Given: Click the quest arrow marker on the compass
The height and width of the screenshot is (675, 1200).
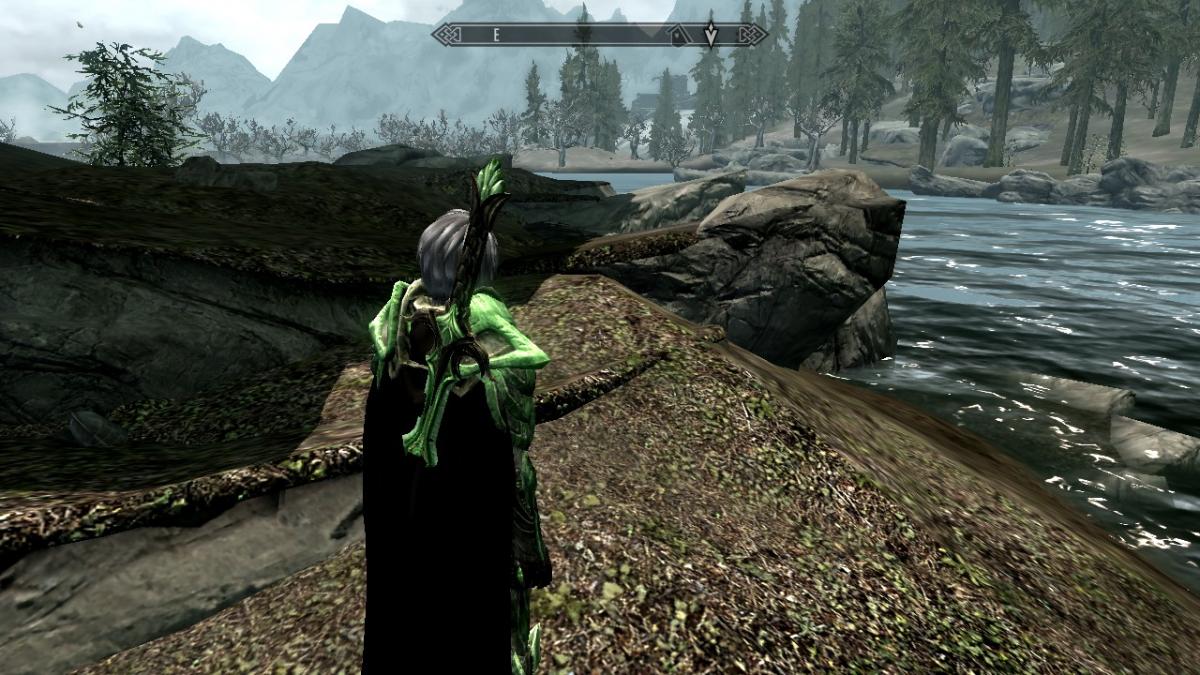Looking at the screenshot, I should [x=710, y=33].
